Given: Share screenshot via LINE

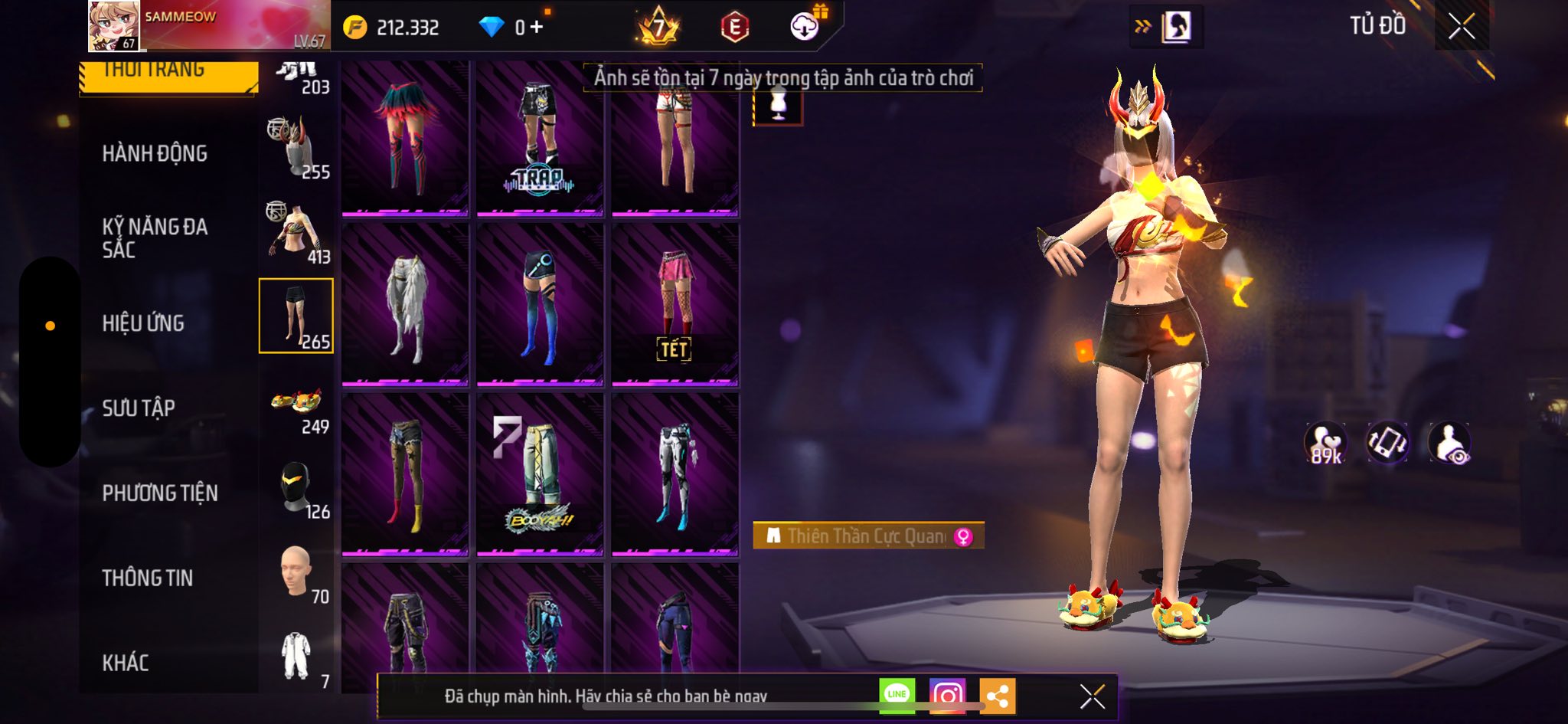Looking at the screenshot, I should pyautogui.click(x=897, y=695).
